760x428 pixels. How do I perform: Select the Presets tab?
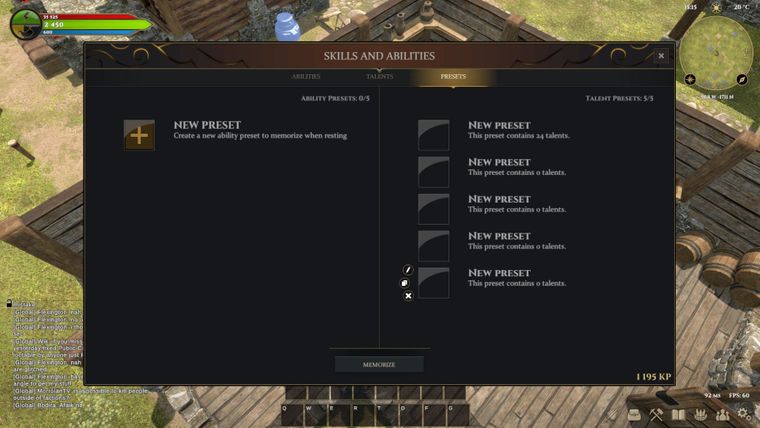click(453, 77)
